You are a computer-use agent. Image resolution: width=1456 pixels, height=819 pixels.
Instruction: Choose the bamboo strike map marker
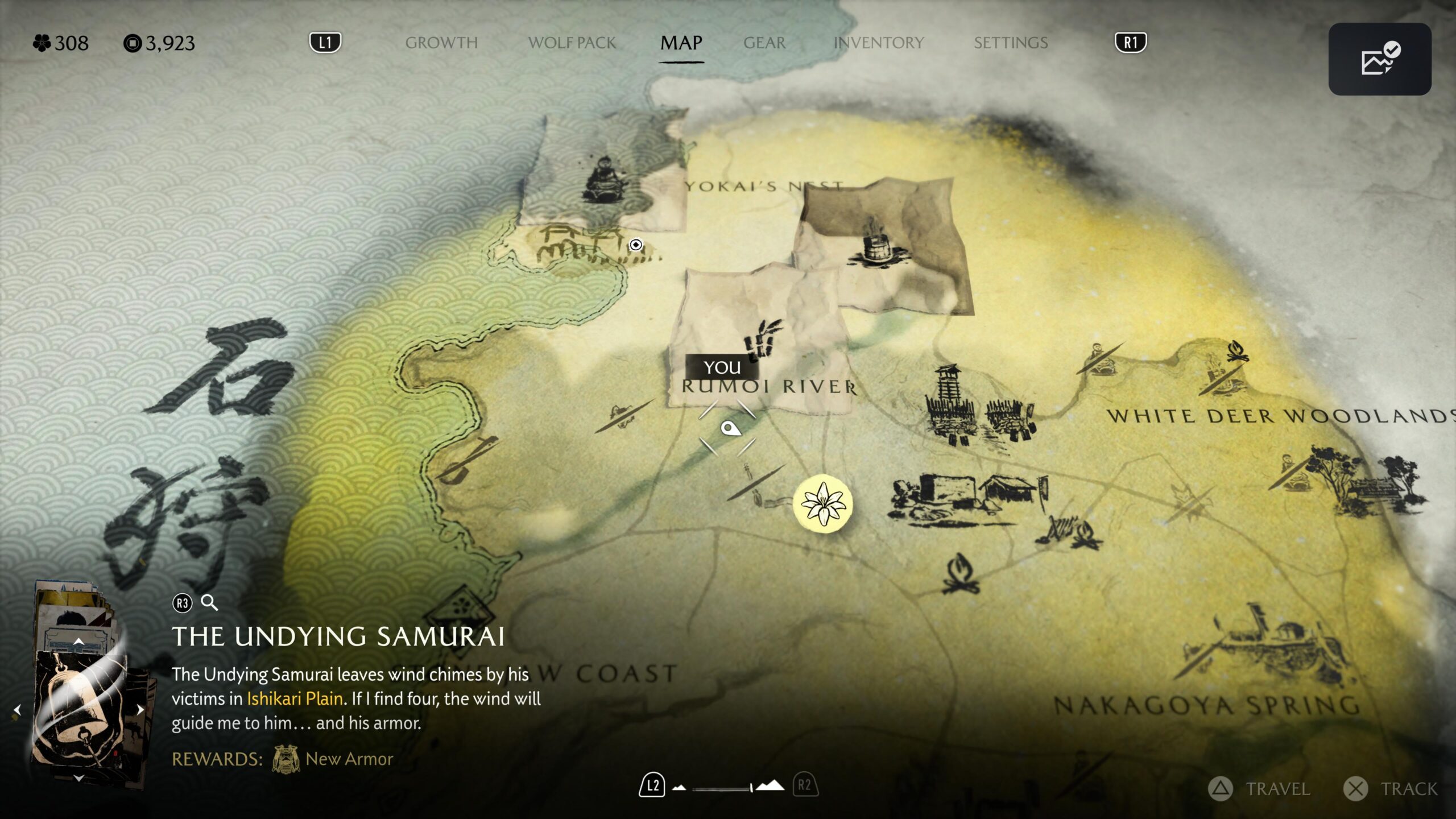pyautogui.click(x=762, y=340)
